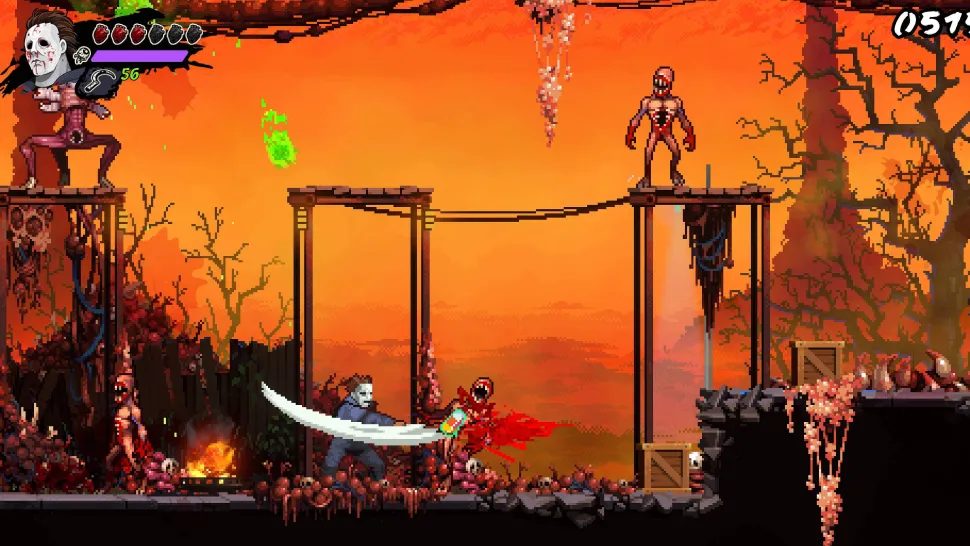Click the Michael Myers character portrait
This screenshot has width=970, height=546.
click(x=45, y=52)
